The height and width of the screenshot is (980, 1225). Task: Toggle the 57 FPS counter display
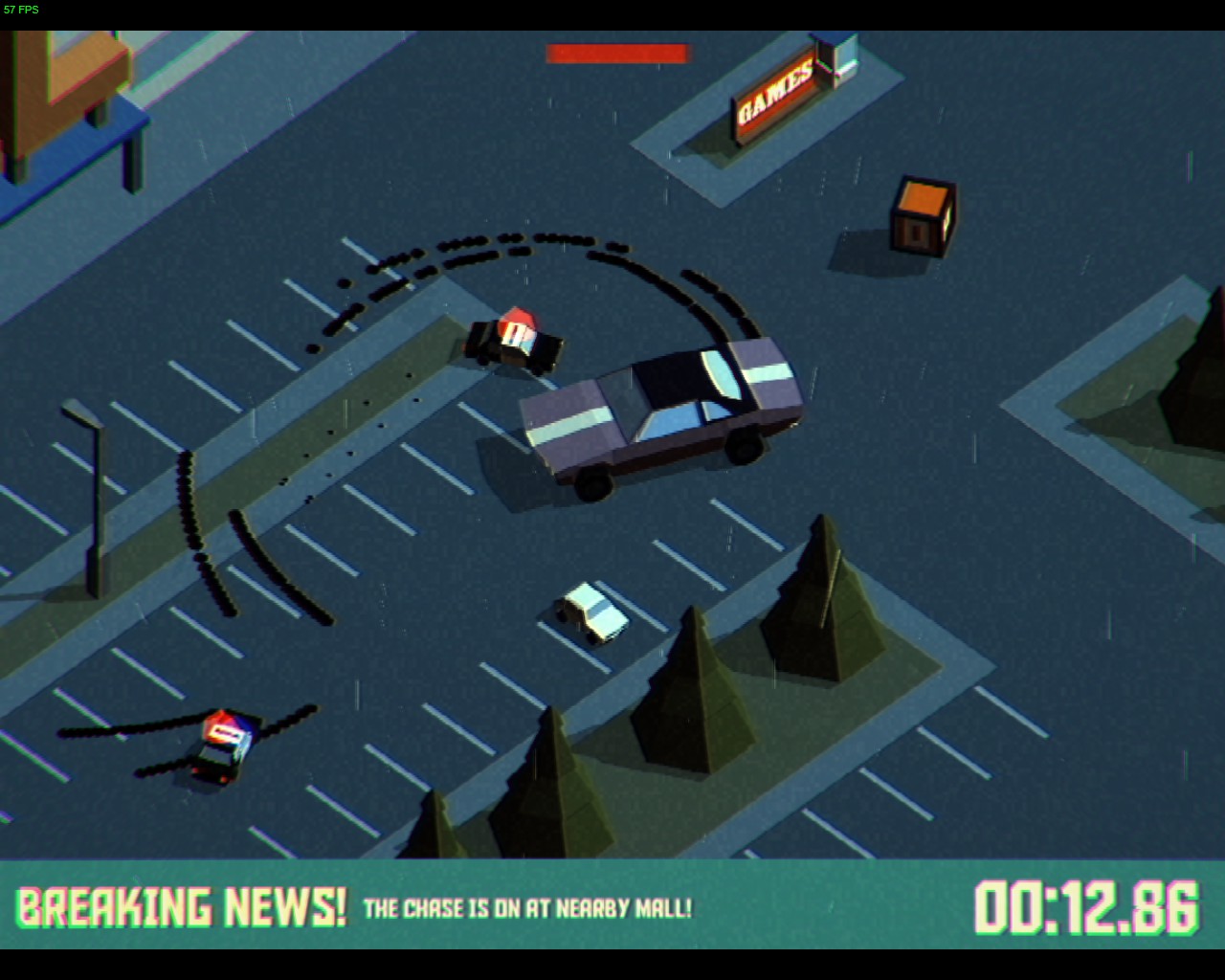[x=23, y=8]
